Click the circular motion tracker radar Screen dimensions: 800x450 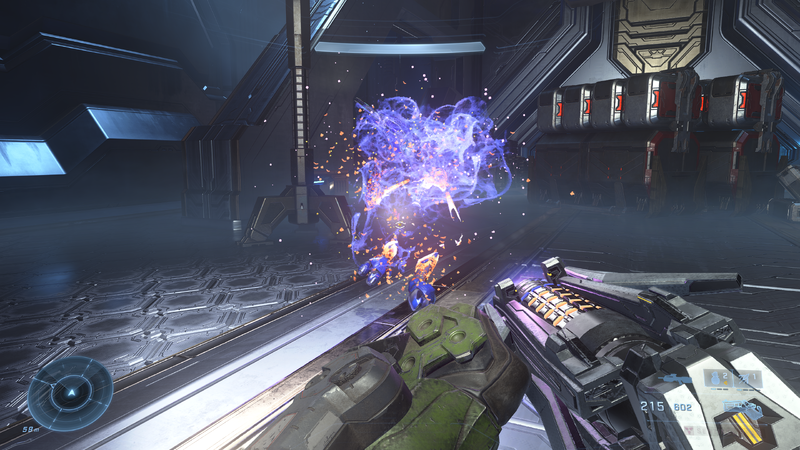click(x=70, y=393)
